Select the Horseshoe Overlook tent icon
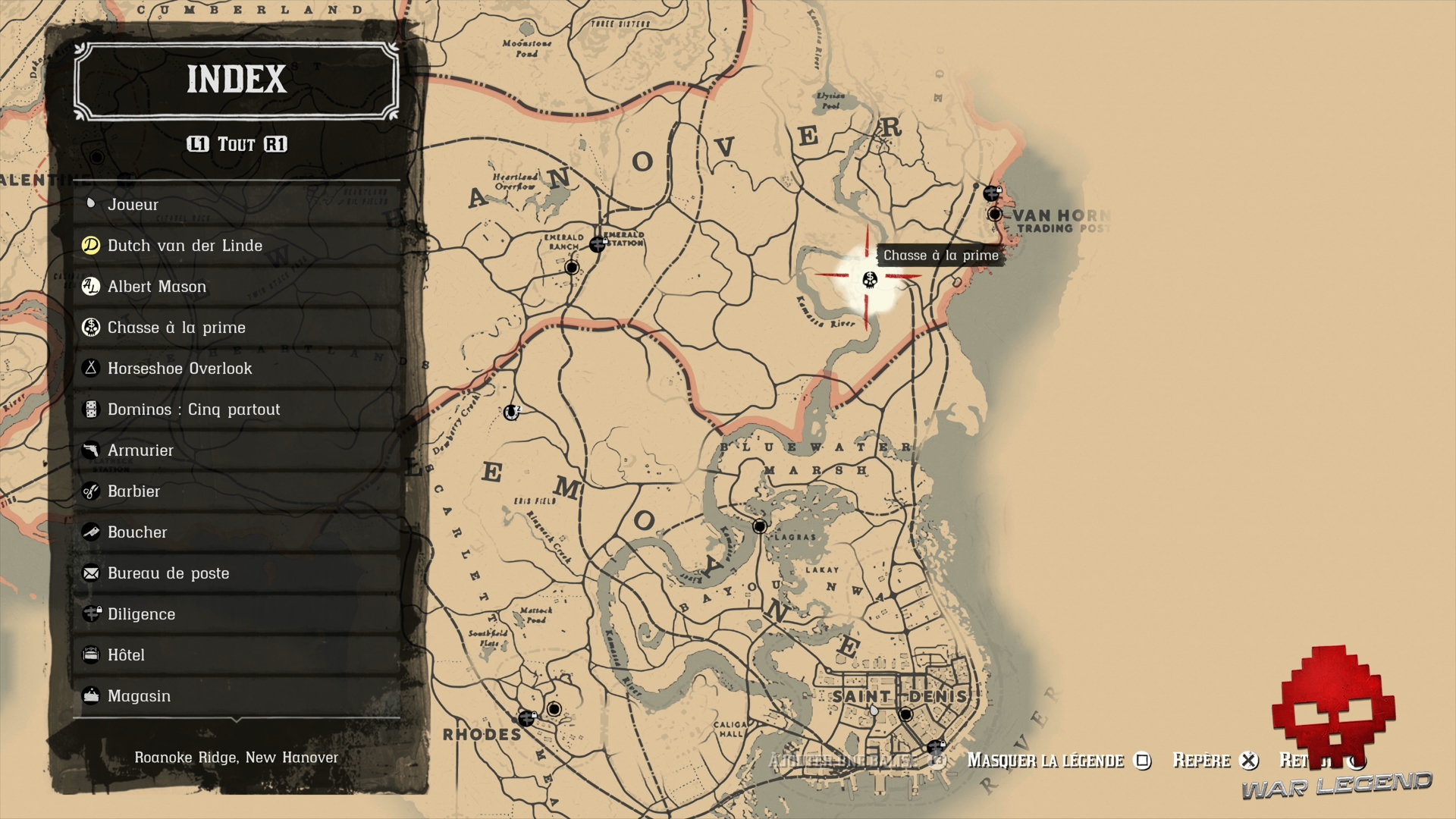This screenshot has width=1456, height=819. coord(91,368)
